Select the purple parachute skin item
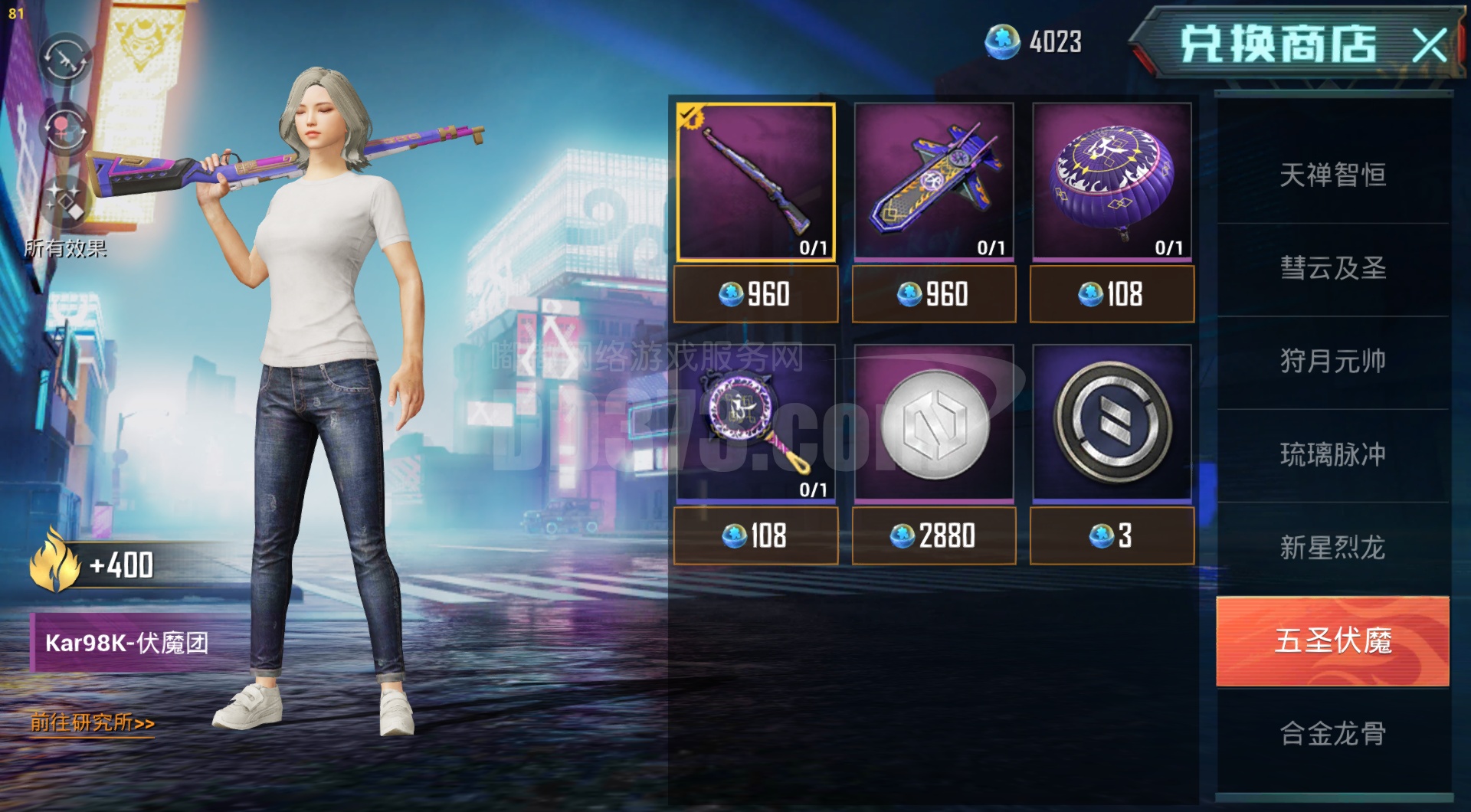 [1112, 182]
